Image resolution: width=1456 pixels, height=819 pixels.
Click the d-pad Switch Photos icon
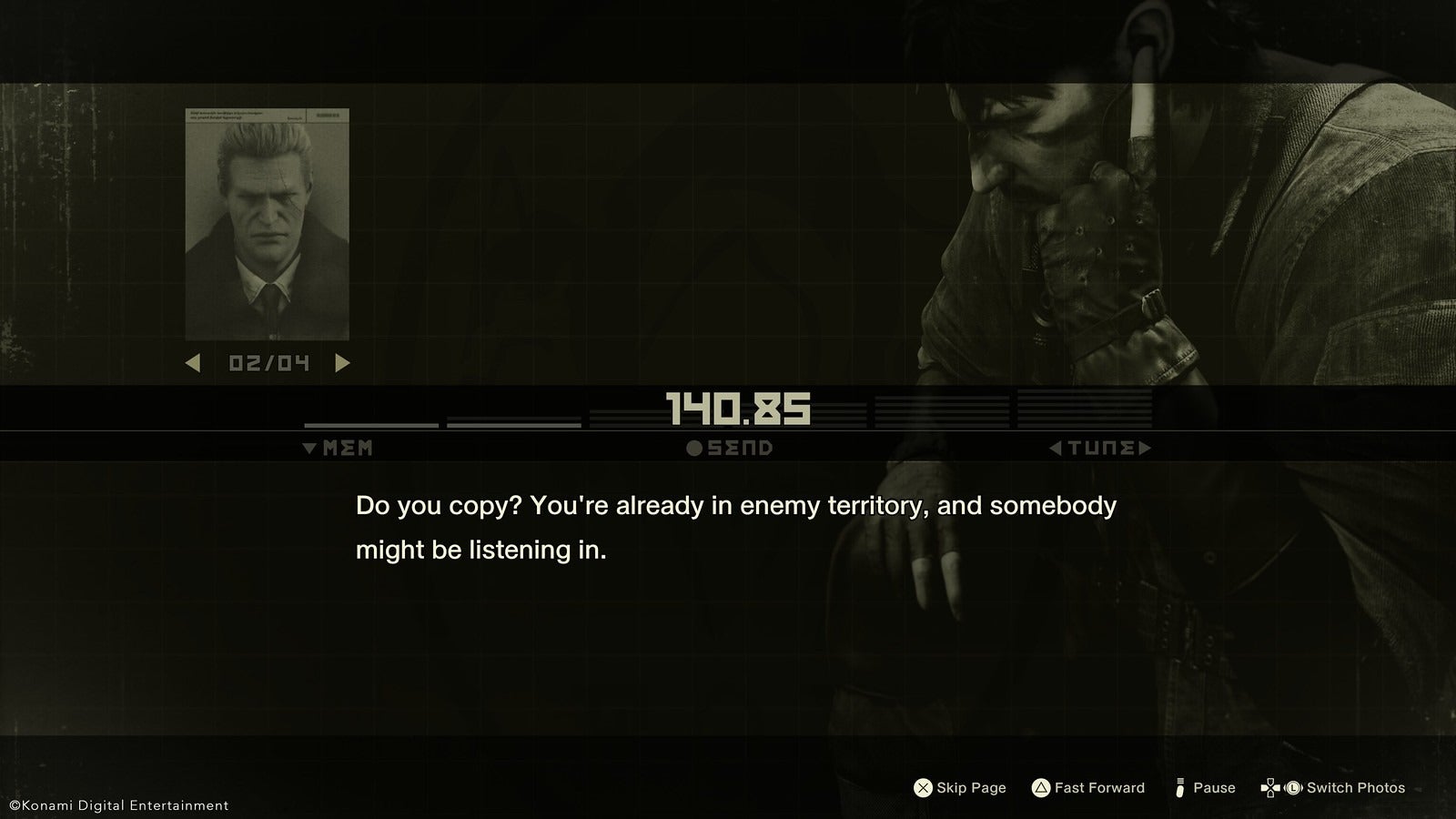(1272, 787)
